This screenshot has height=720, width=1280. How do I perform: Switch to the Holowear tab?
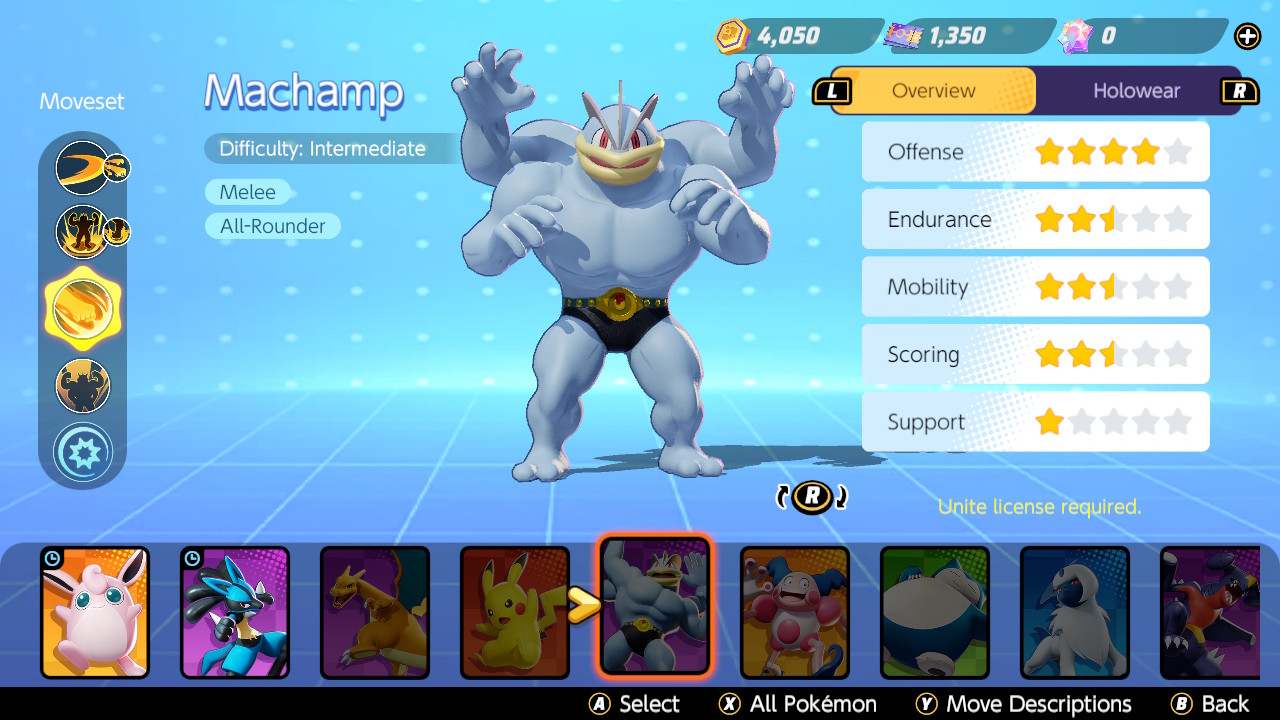[x=1136, y=91]
